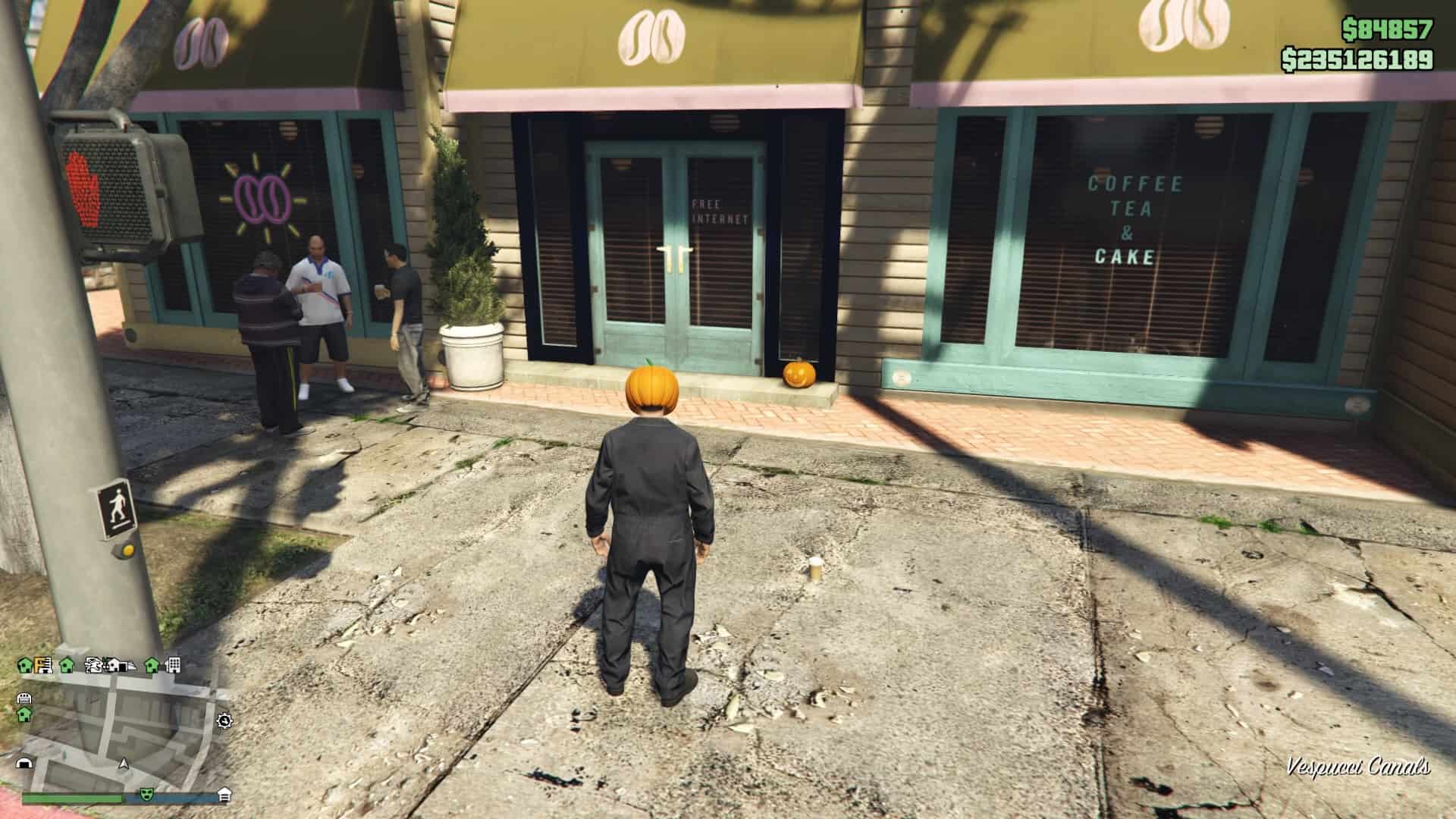Click the garage icon at minimap bottom right
The width and height of the screenshot is (1456, 819).
225,795
